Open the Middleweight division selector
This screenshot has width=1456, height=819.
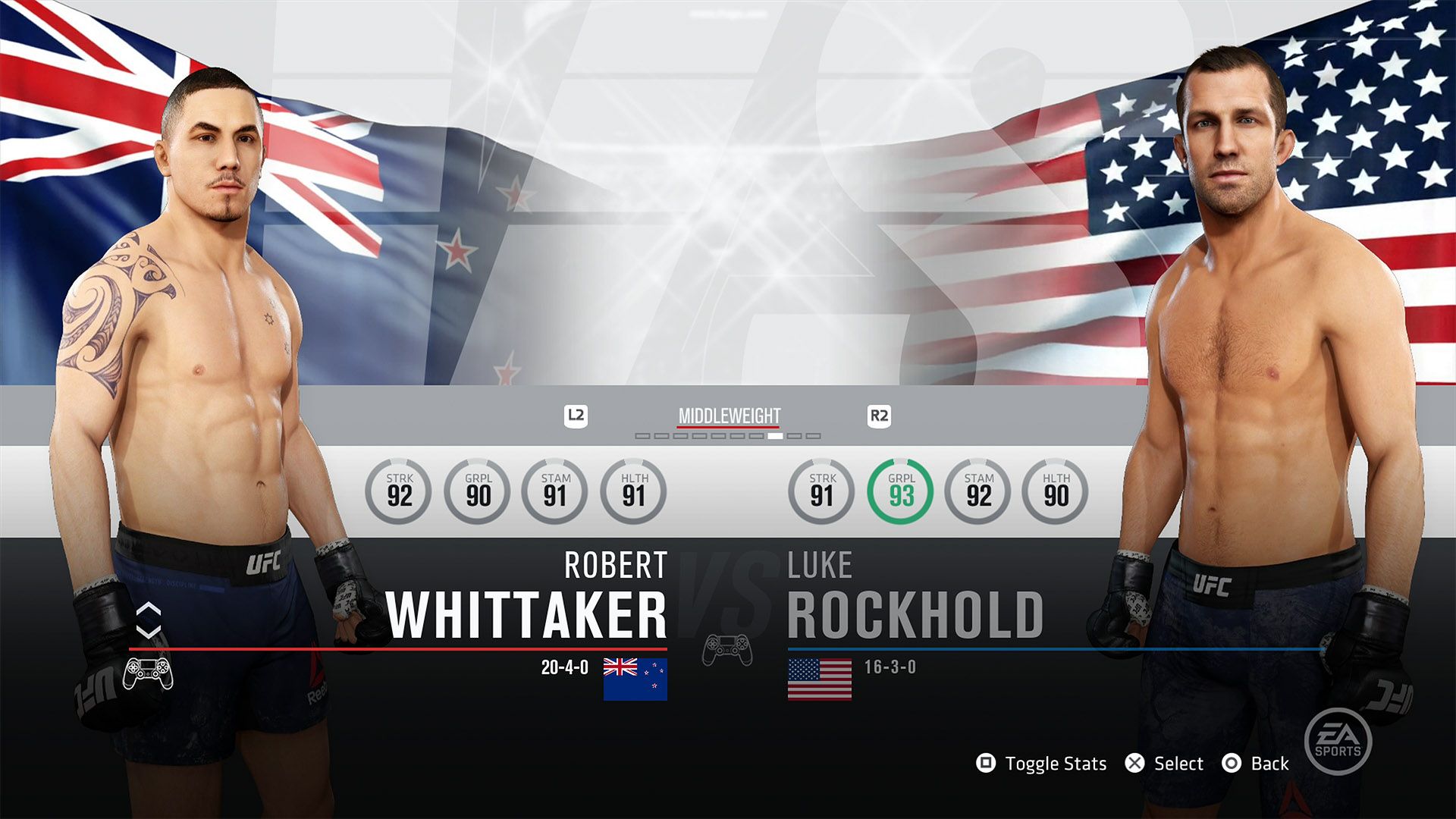[x=729, y=416]
